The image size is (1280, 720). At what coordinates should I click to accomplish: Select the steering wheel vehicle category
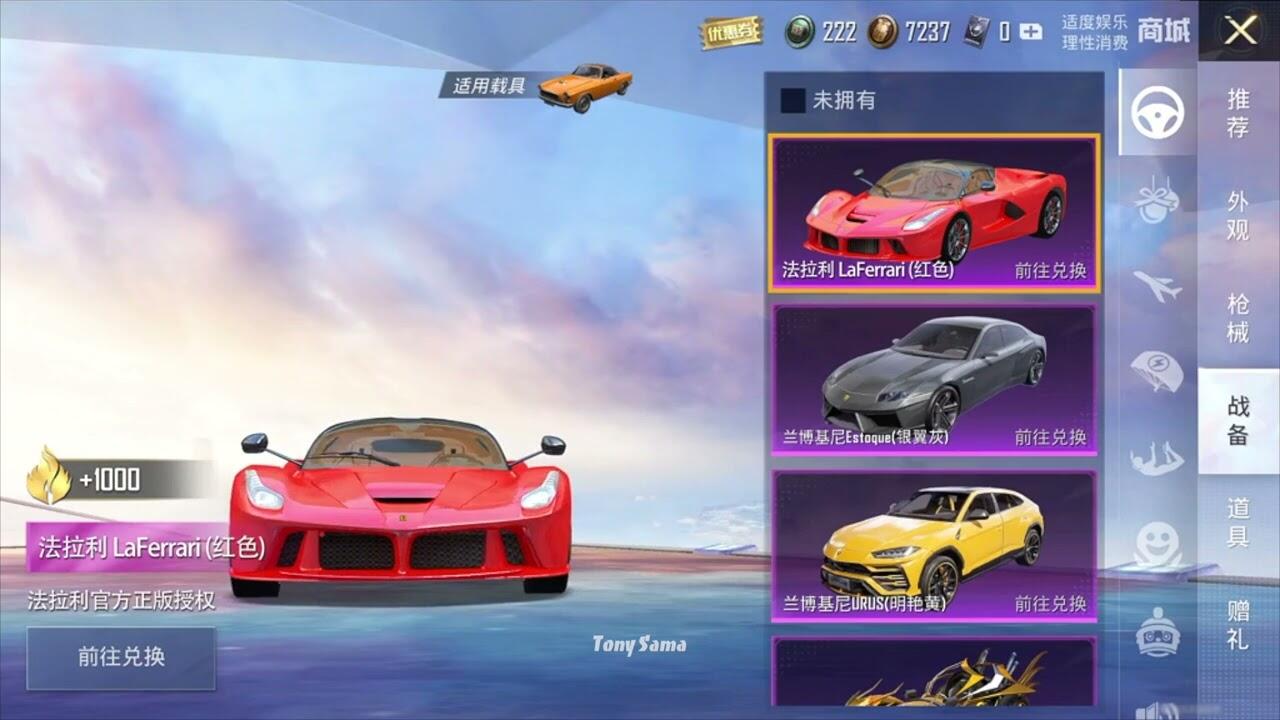coord(1157,112)
